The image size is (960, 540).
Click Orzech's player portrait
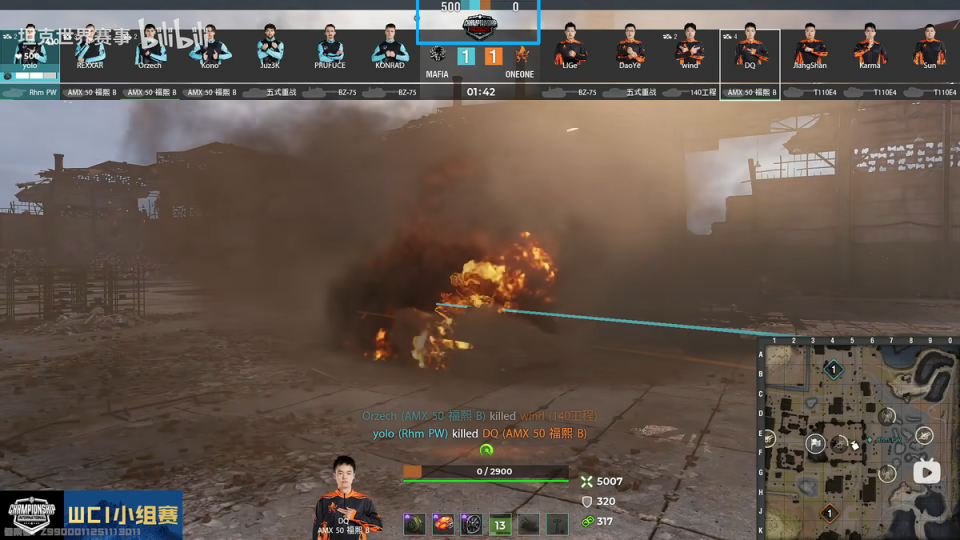coord(150,47)
